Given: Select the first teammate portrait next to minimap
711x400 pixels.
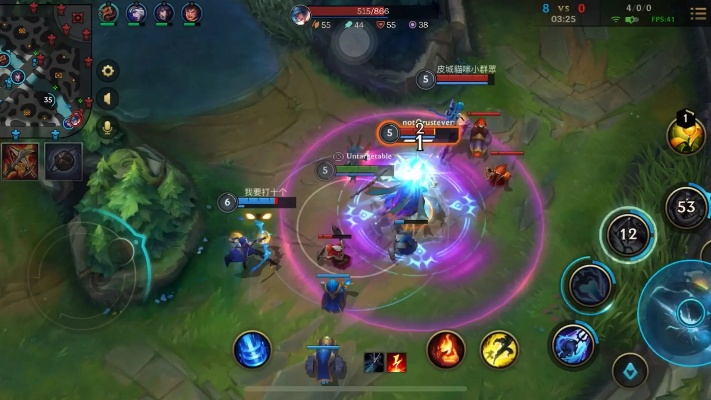Looking at the screenshot, I should click(109, 13).
